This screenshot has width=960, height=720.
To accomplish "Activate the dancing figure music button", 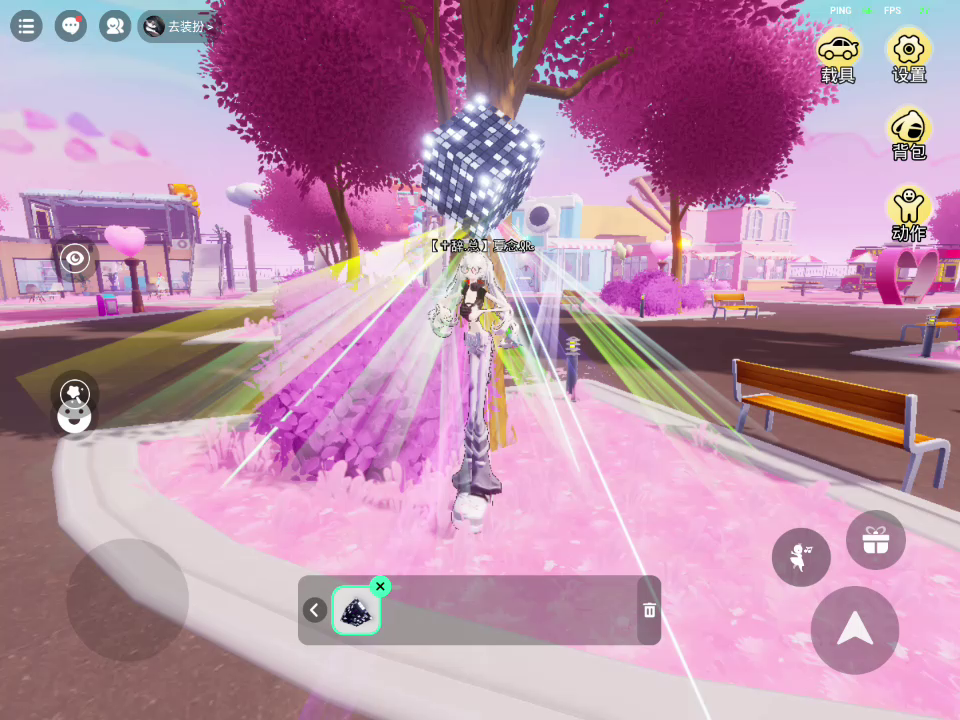I will pyautogui.click(x=801, y=557).
